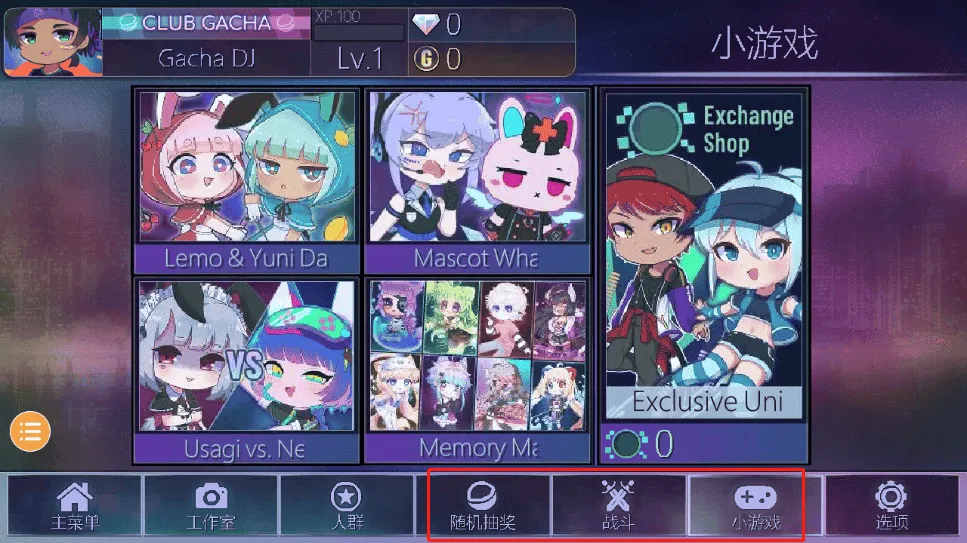Go to 主菜单 home tab
967x543 pixels.
pyautogui.click(x=75, y=506)
